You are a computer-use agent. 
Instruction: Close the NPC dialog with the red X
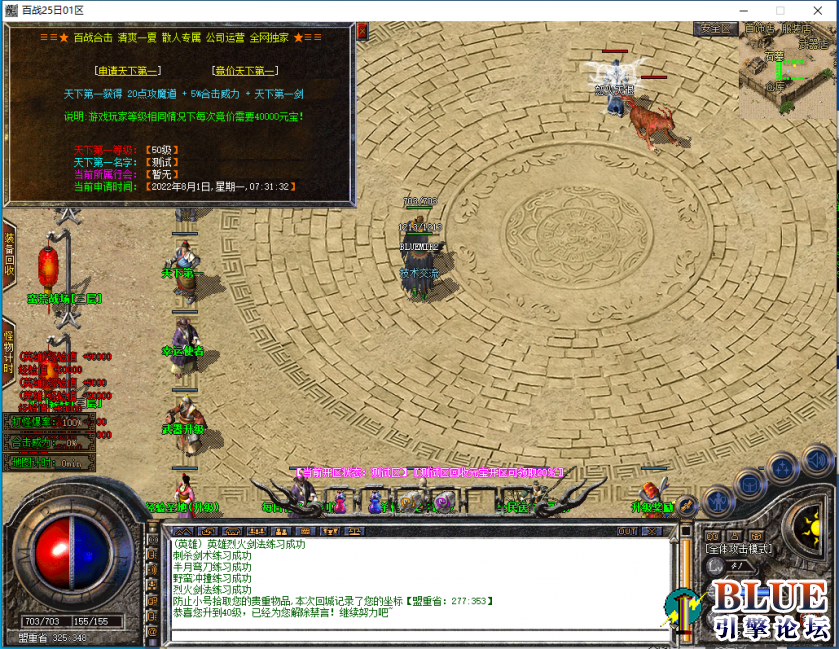(362, 31)
